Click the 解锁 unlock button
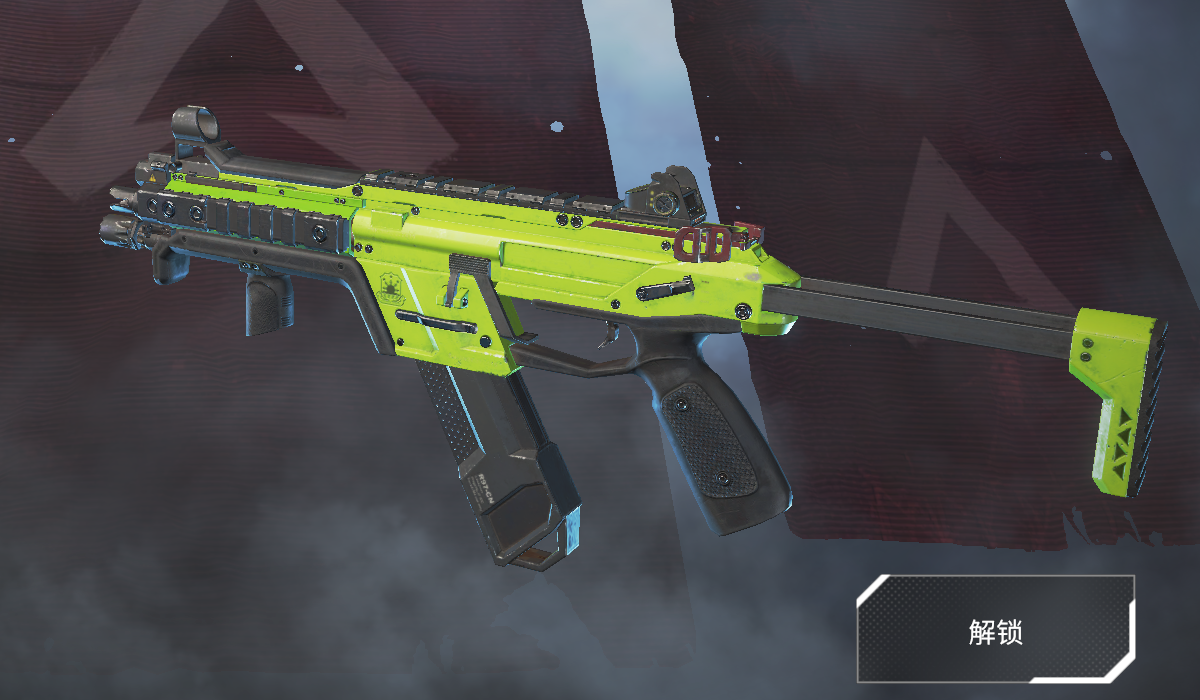The image size is (1200, 700). tap(995, 629)
